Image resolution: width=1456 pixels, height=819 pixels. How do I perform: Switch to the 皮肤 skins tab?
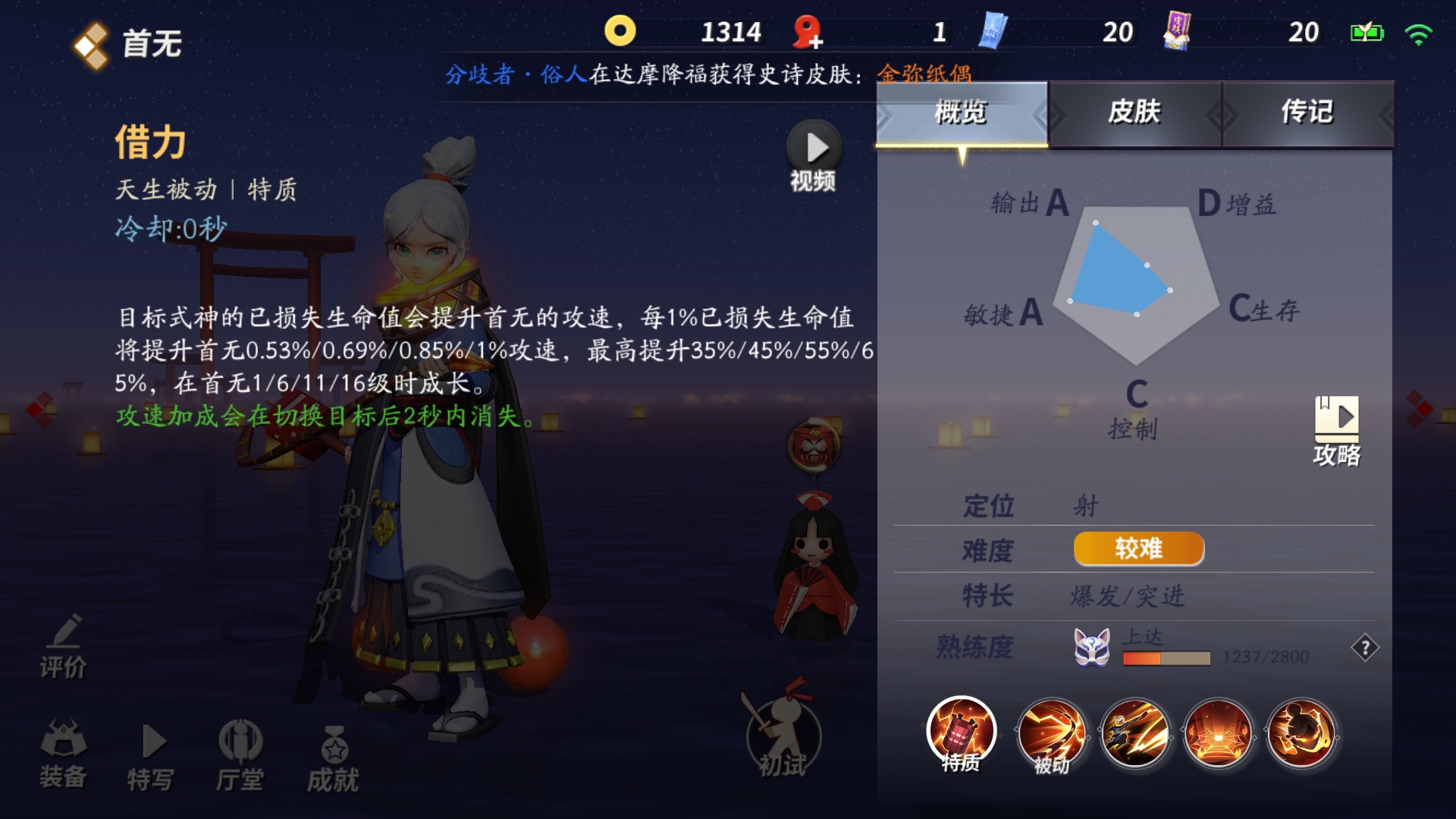click(1134, 114)
